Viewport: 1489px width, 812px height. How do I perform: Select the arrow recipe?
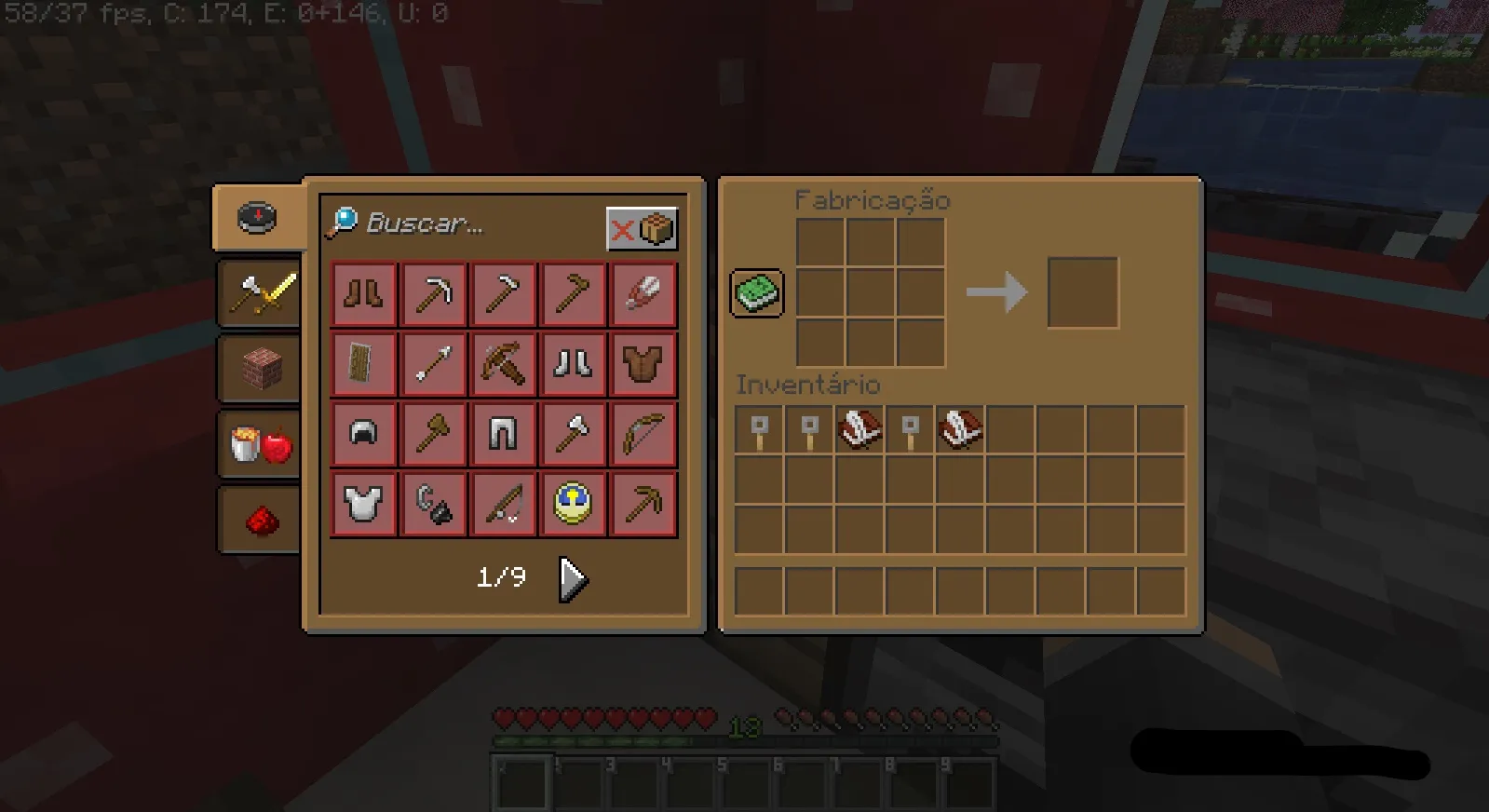pos(434,363)
